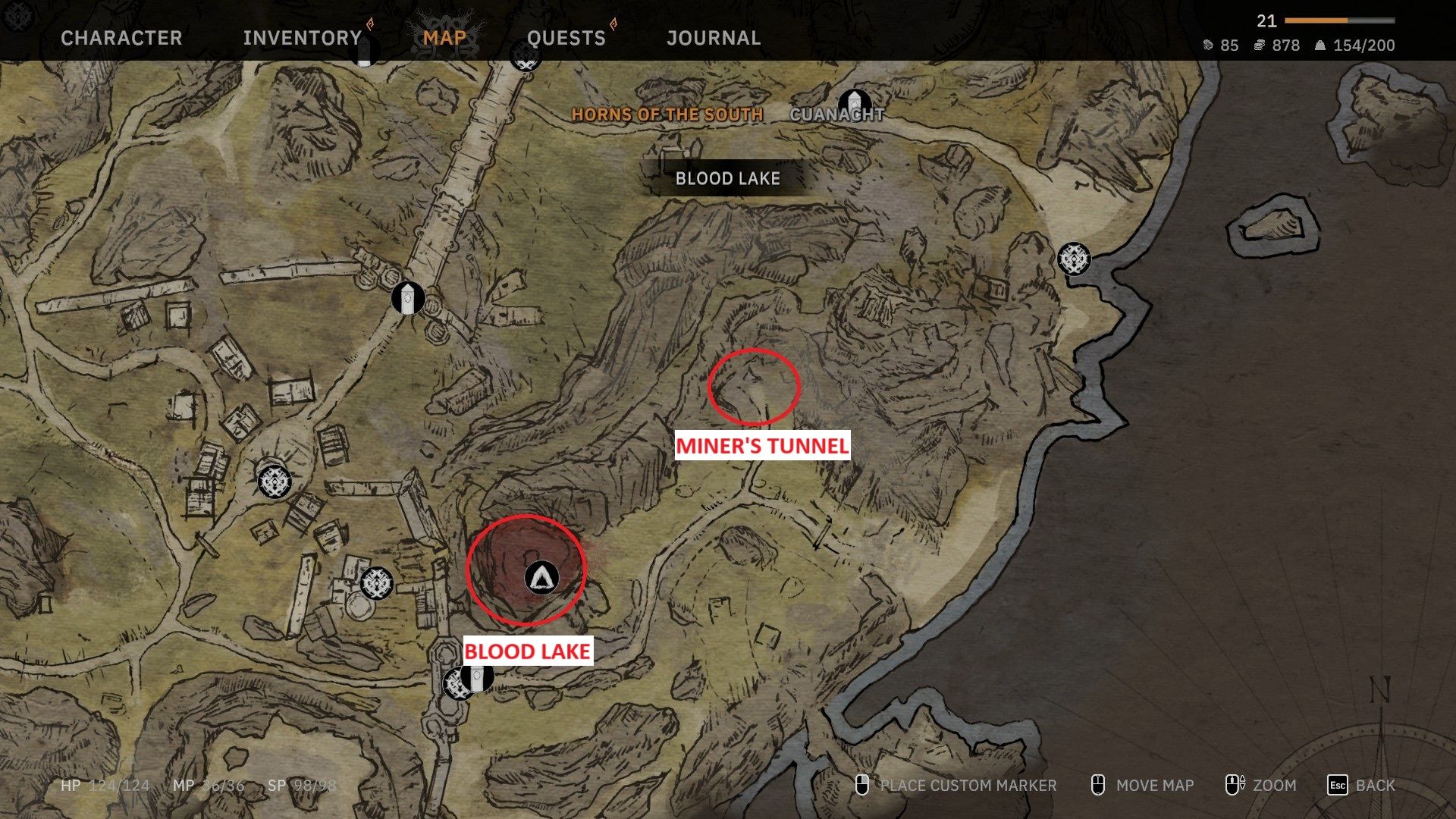
Task: Choose the round marker in the village plaza
Action: click(x=275, y=481)
